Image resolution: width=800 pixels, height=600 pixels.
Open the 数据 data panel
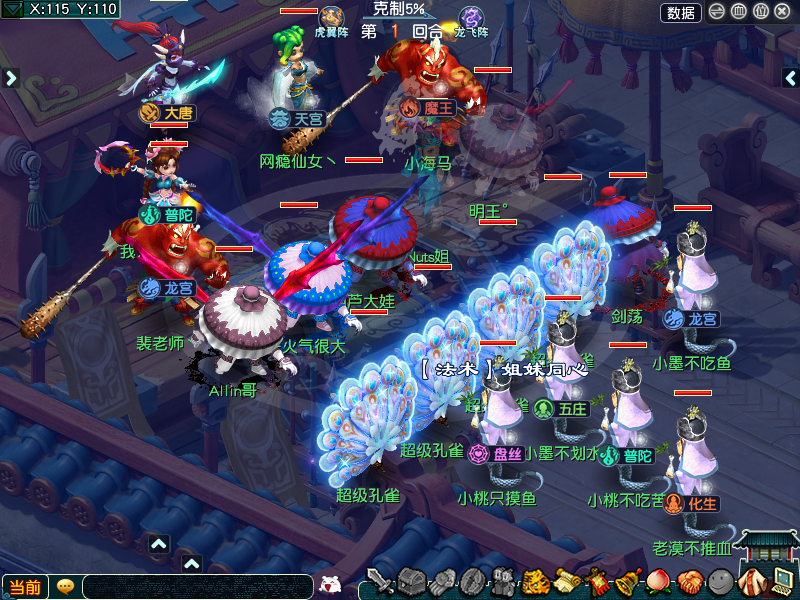[x=680, y=12]
